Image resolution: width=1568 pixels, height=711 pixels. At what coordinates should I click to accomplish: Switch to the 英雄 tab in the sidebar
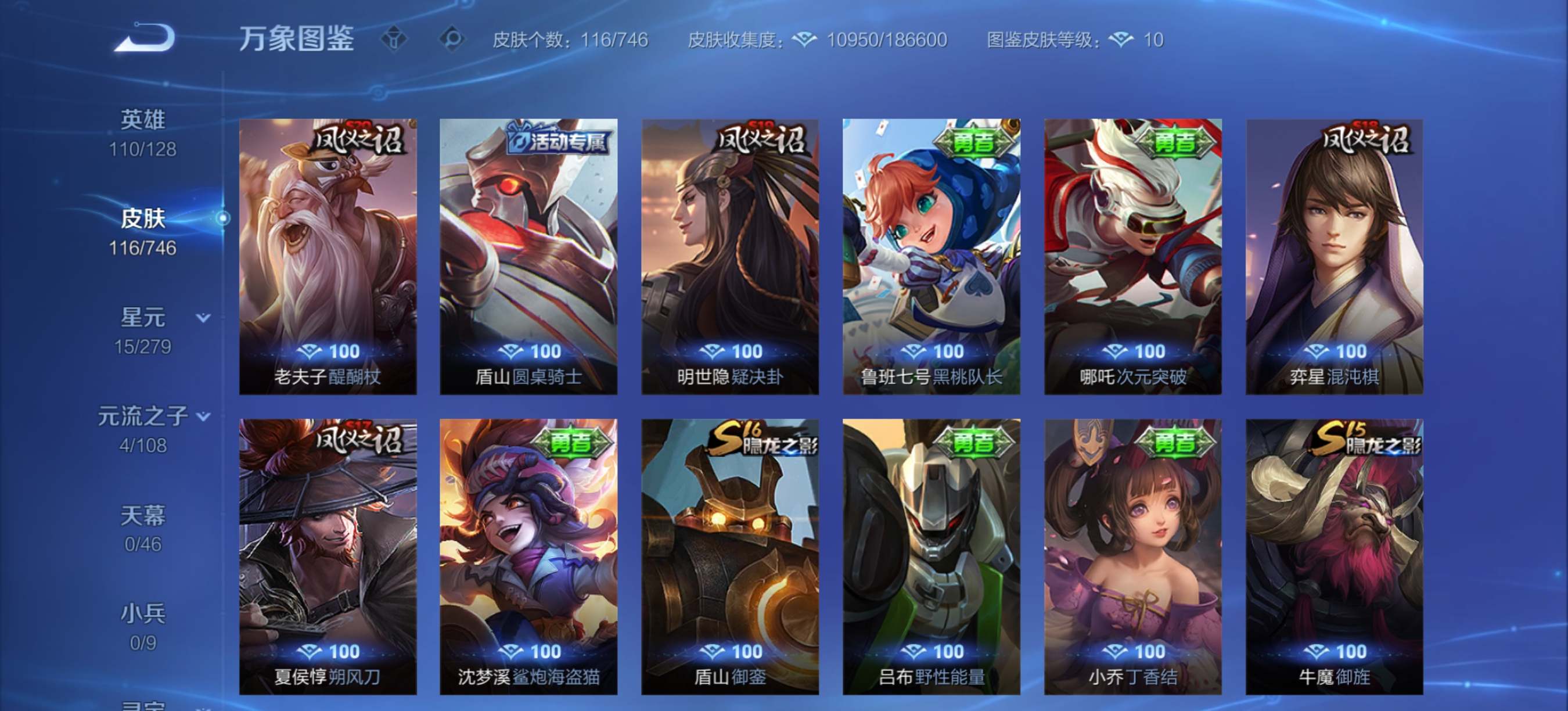(x=141, y=119)
